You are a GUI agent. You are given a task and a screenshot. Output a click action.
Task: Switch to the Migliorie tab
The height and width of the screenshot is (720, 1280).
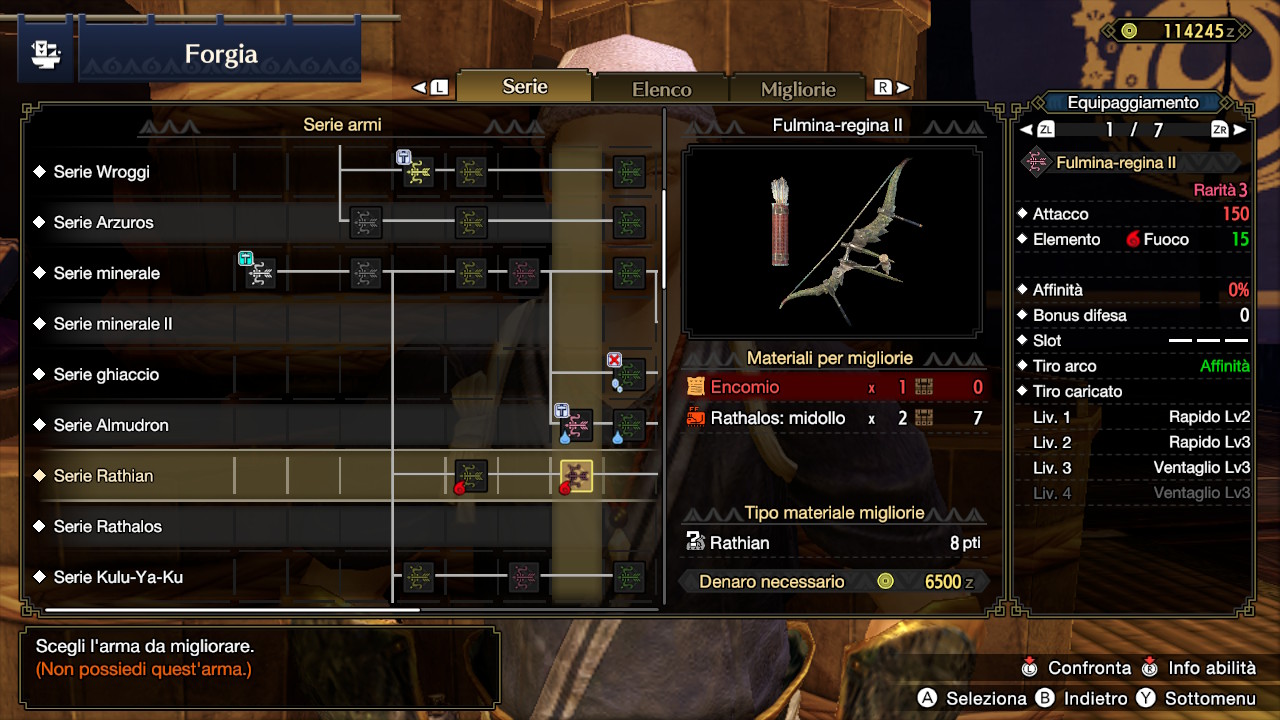798,89
